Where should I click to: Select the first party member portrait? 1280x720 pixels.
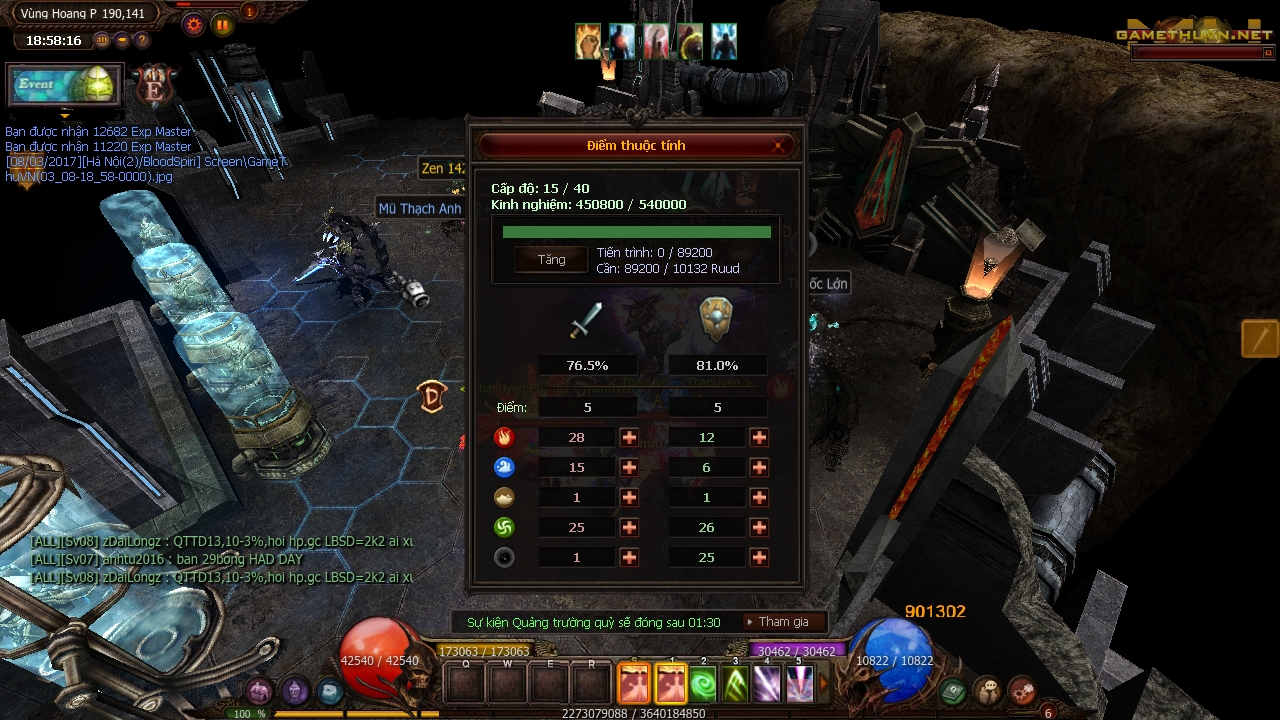pyautogui.click(x=587, y=40)
